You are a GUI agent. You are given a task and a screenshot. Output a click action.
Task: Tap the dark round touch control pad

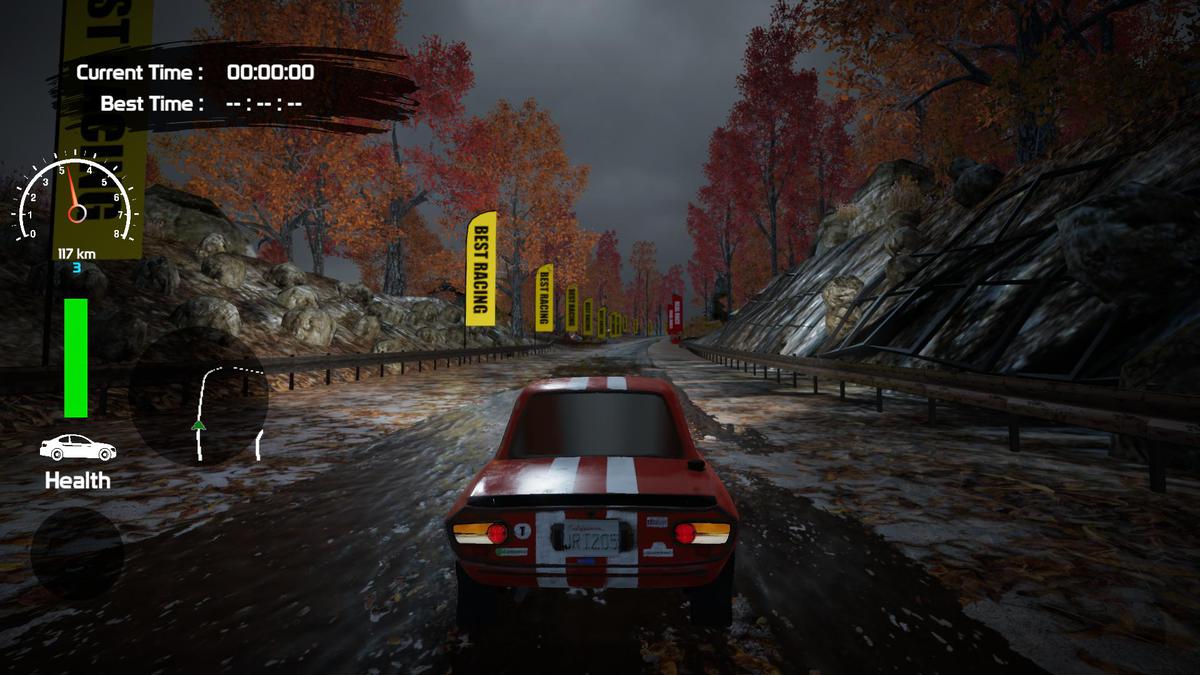click(77, 553)
